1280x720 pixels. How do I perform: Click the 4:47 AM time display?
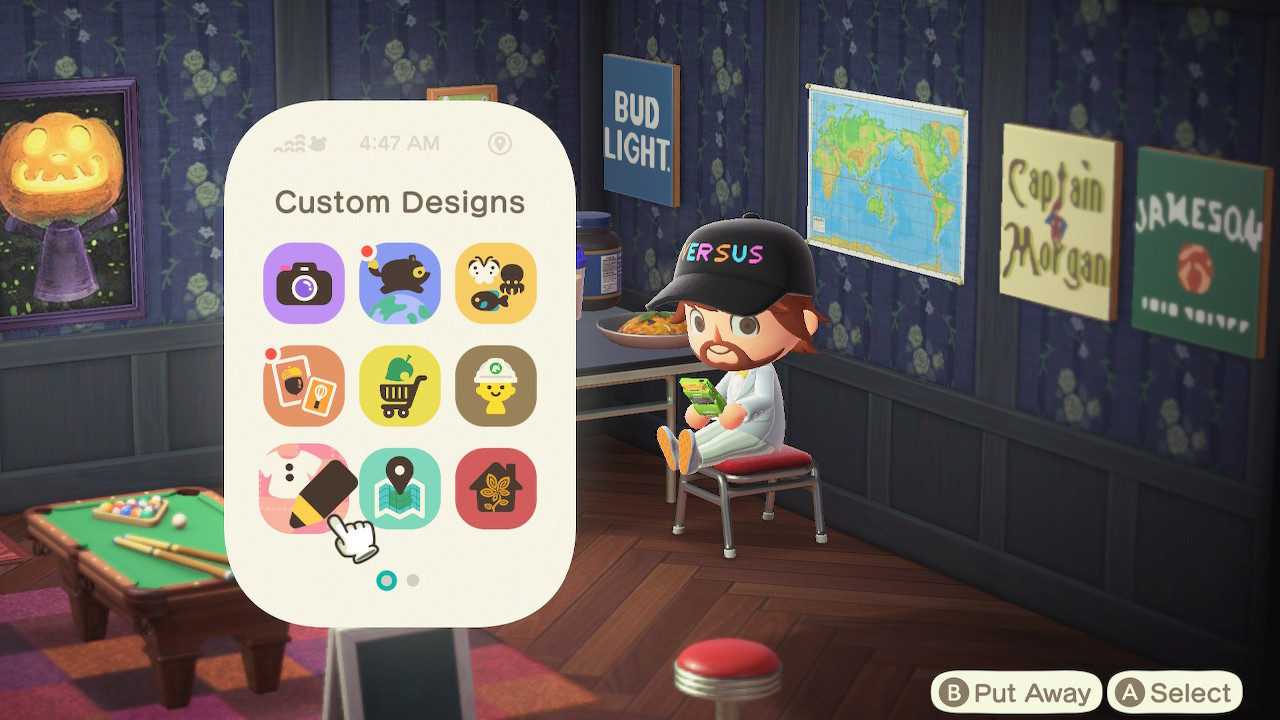point(400,143)
